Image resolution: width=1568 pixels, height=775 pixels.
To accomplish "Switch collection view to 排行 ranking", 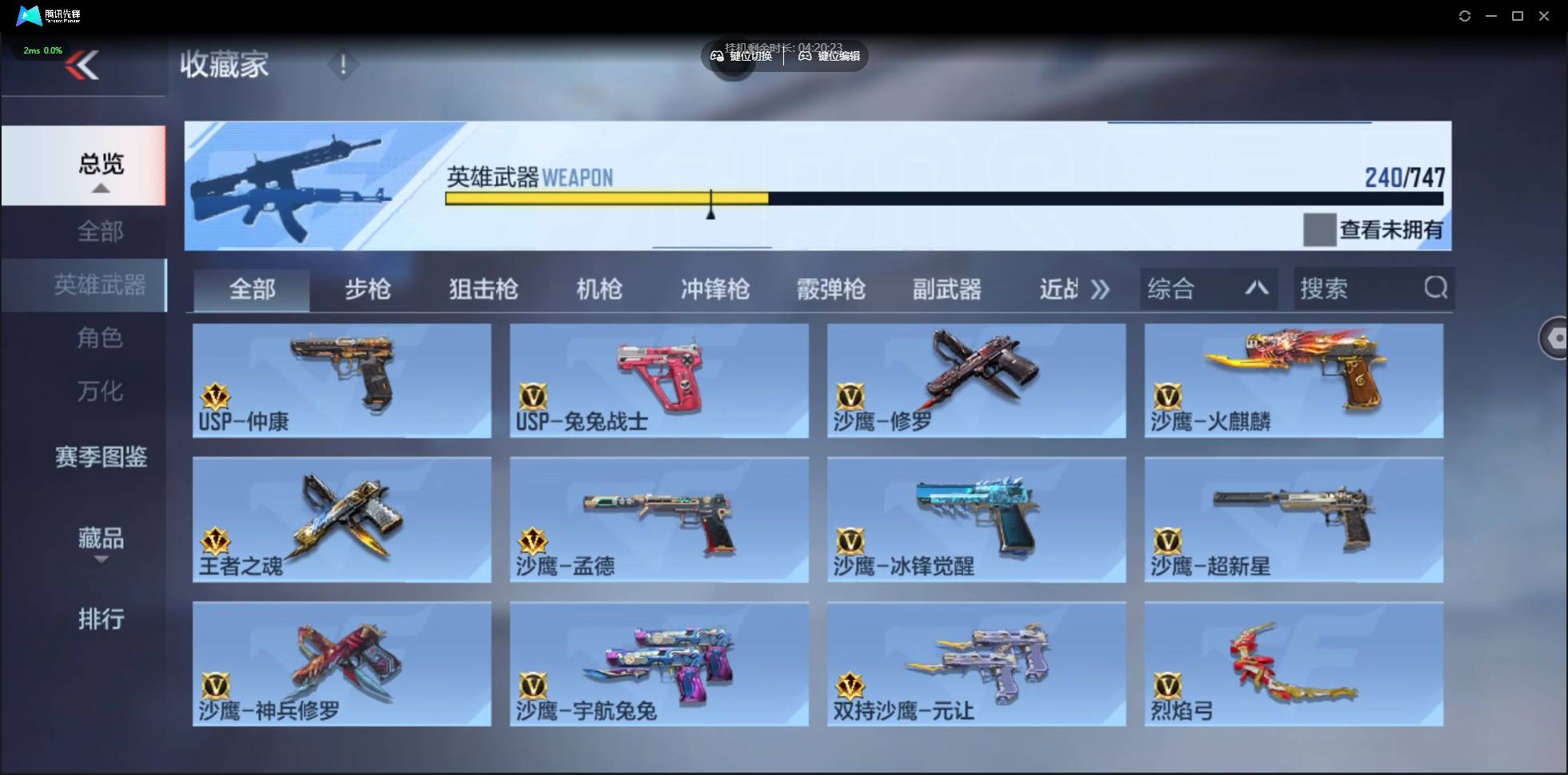I will tap(101, 619).
